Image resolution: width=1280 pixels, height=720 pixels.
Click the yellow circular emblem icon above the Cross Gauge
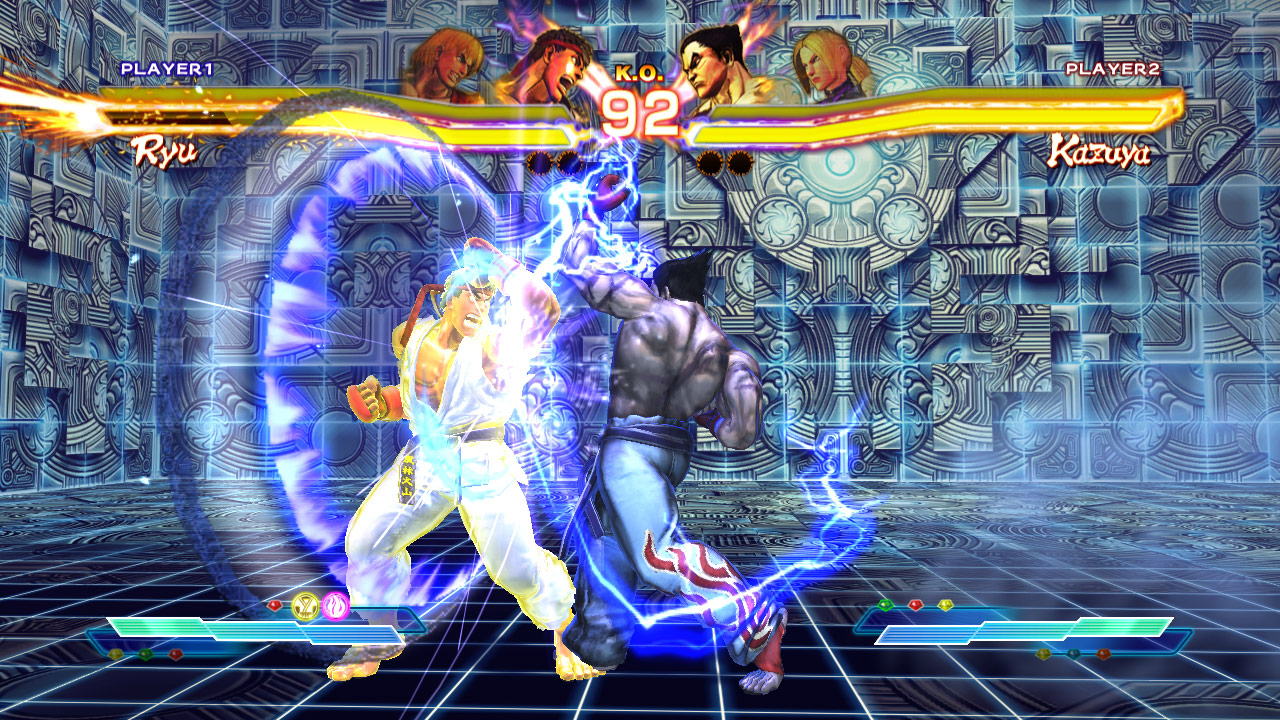click(306, 605)
